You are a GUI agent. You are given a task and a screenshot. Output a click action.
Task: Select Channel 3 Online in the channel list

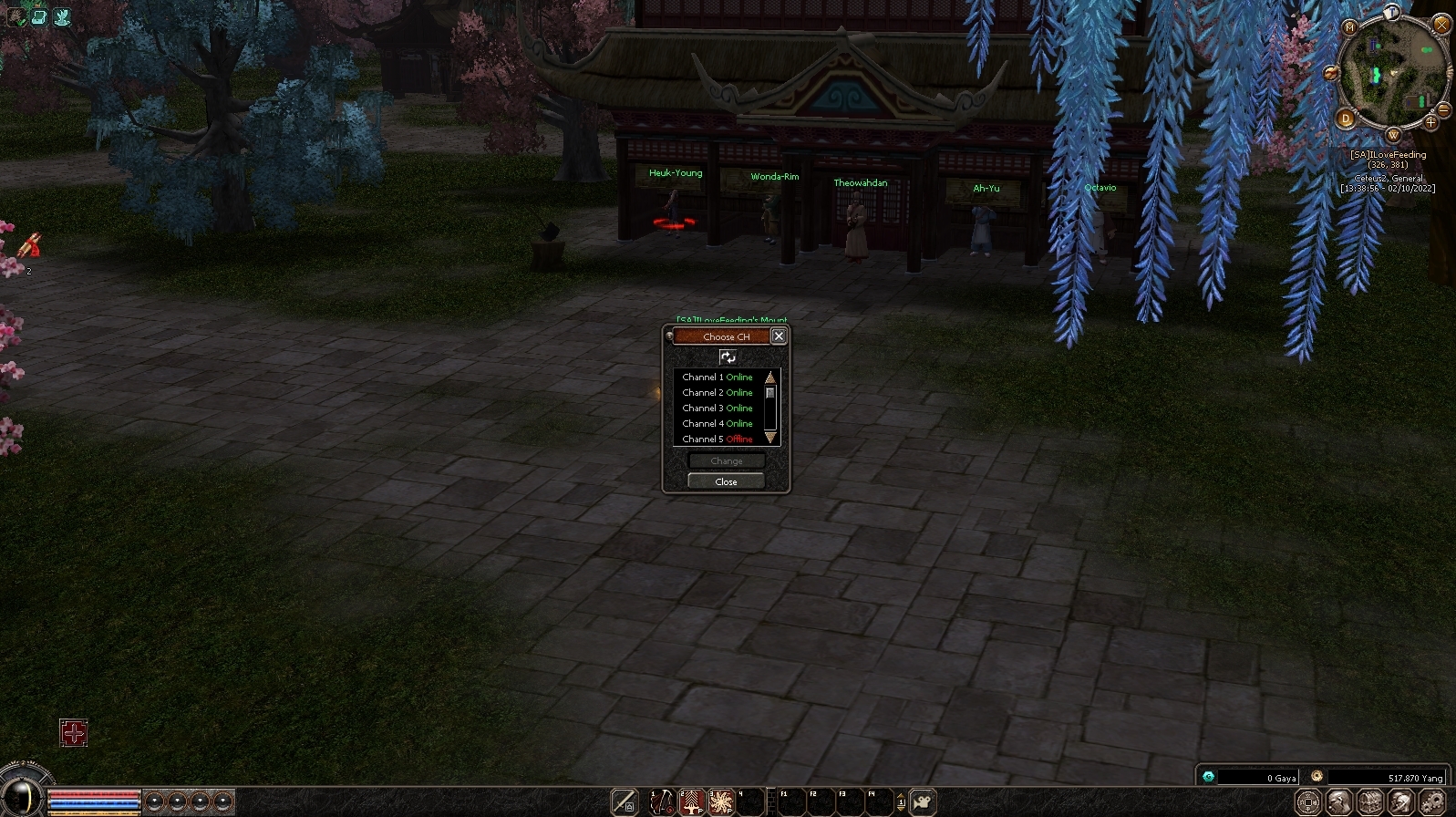pos(717,408)
